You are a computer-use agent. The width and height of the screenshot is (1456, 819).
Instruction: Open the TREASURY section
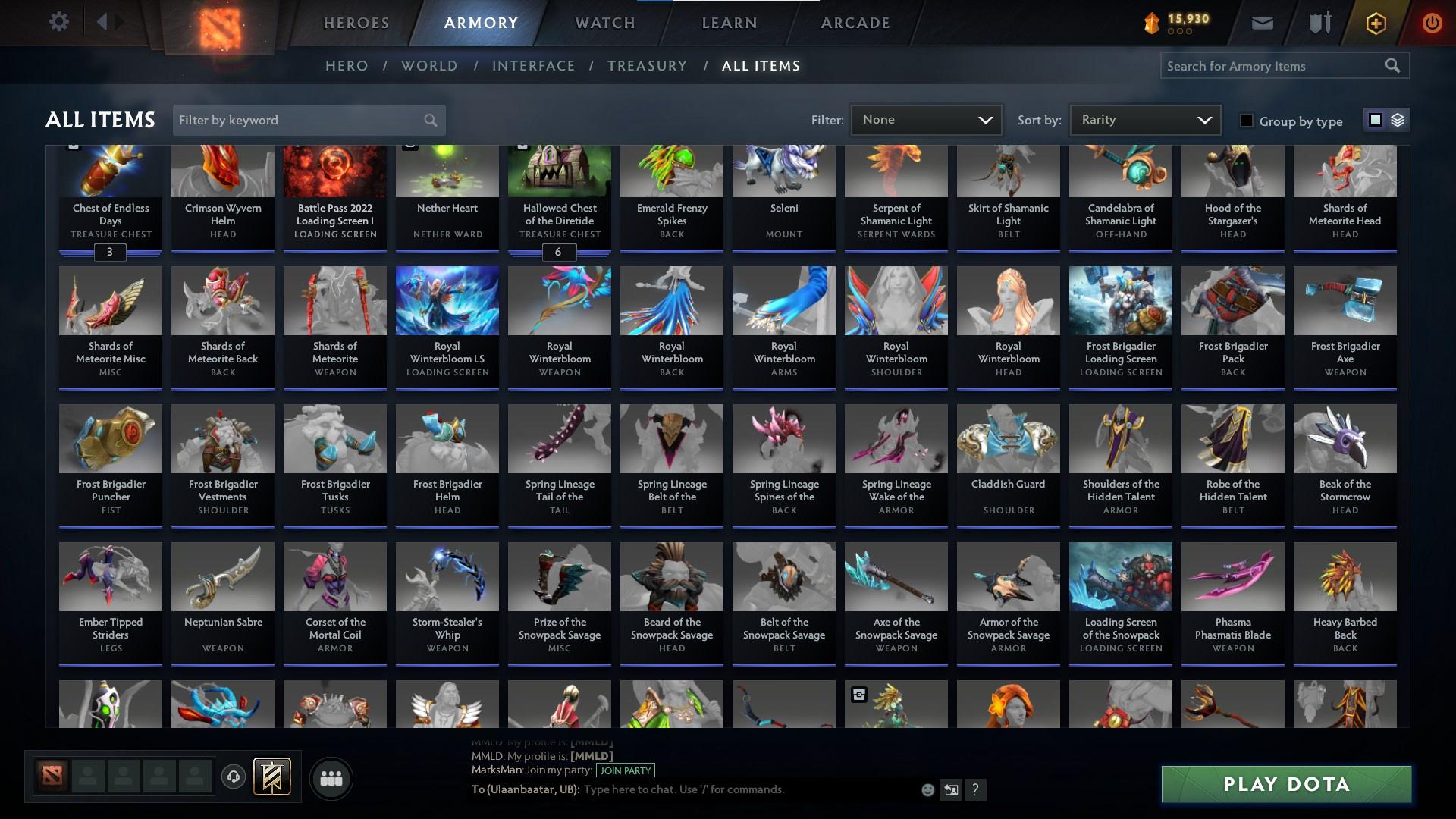click(x=647, y=66)
